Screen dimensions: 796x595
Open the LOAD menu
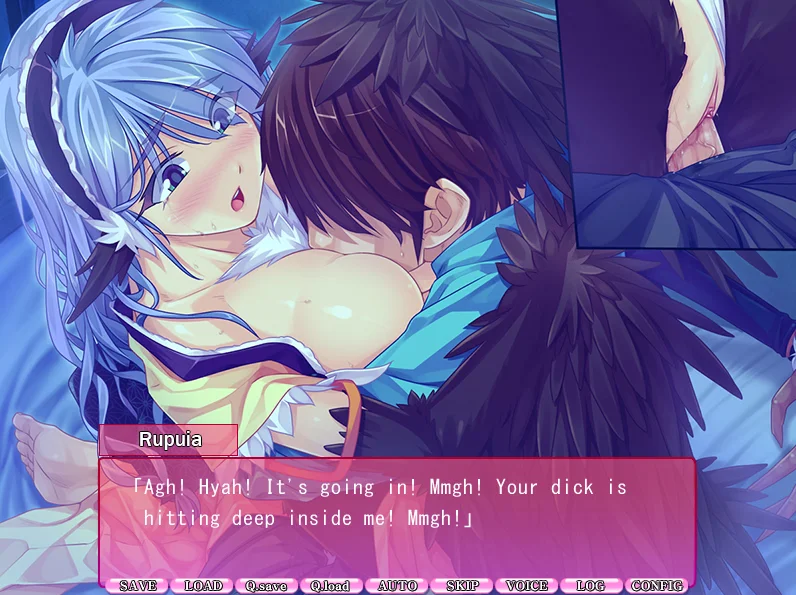point(202,586)
